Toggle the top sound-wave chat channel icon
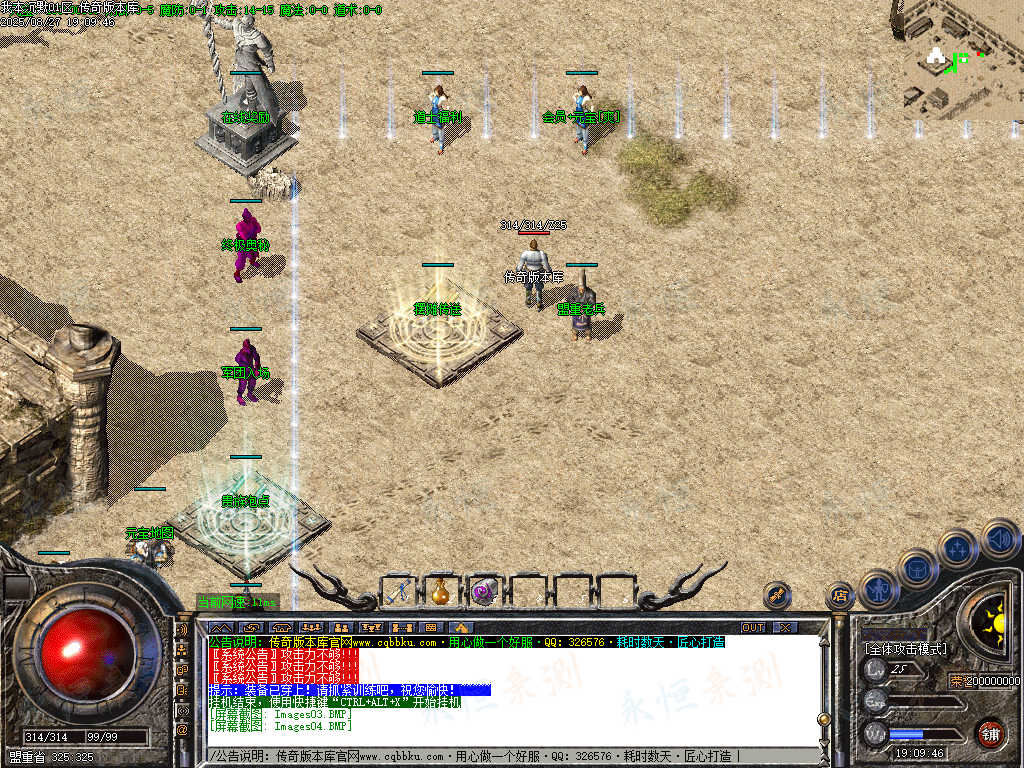Image resolution: width=1024 pixels, height=768 pixels. click(183, 631)
